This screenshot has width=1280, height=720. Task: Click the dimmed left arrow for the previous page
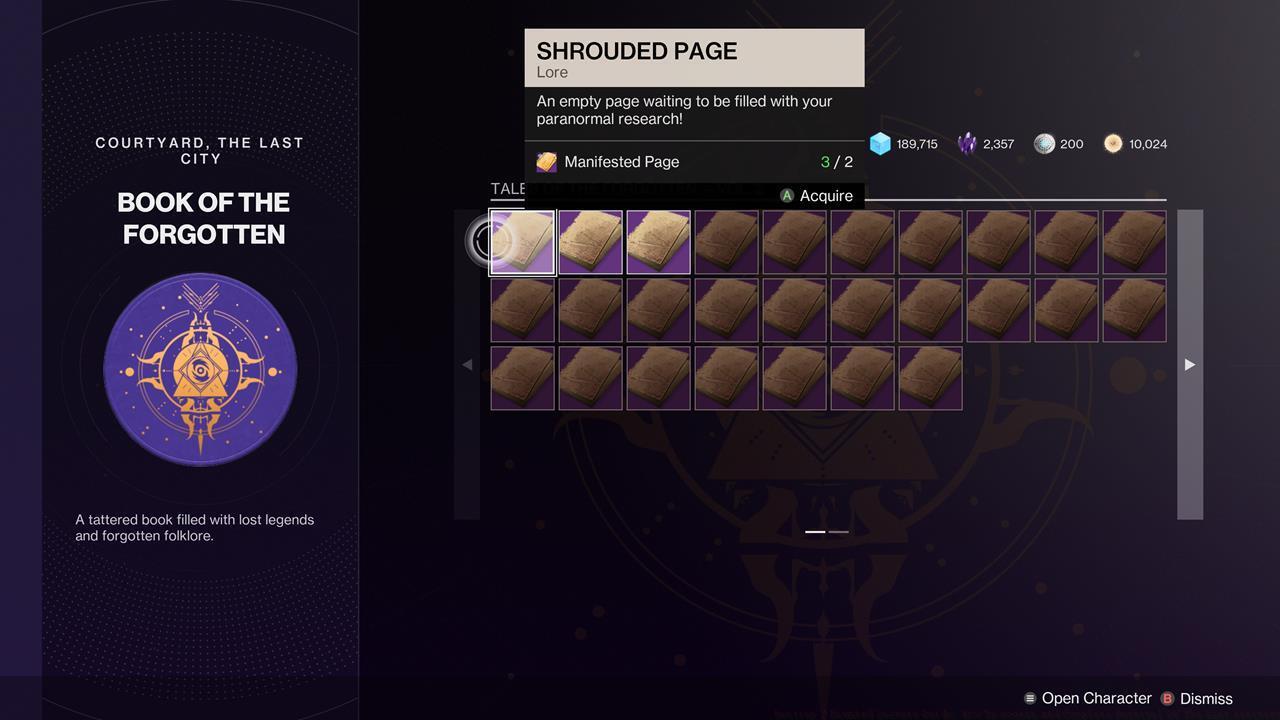click(x=467, y=365)
